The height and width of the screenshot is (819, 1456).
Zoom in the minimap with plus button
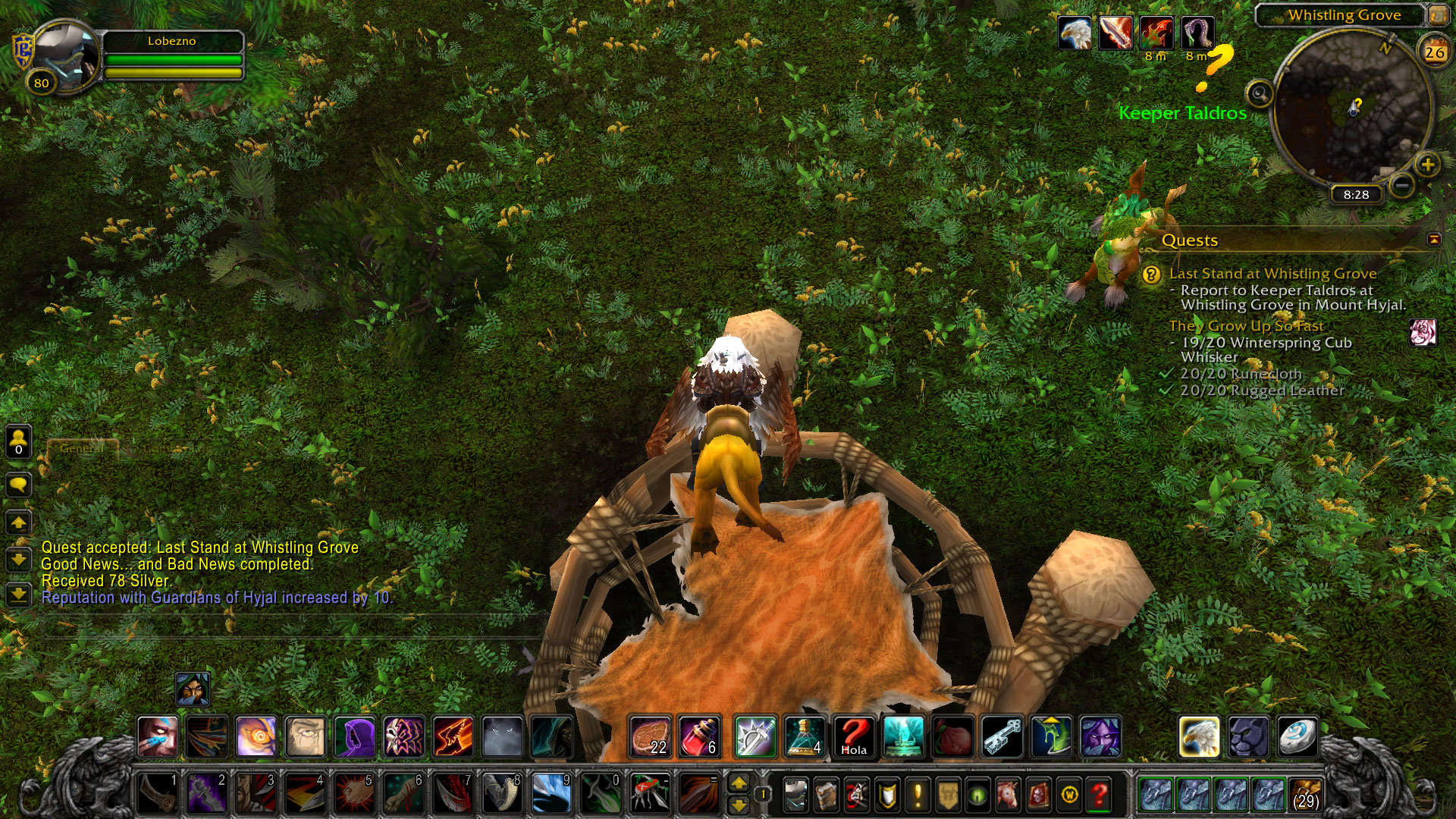click(x=1427, y=165)
